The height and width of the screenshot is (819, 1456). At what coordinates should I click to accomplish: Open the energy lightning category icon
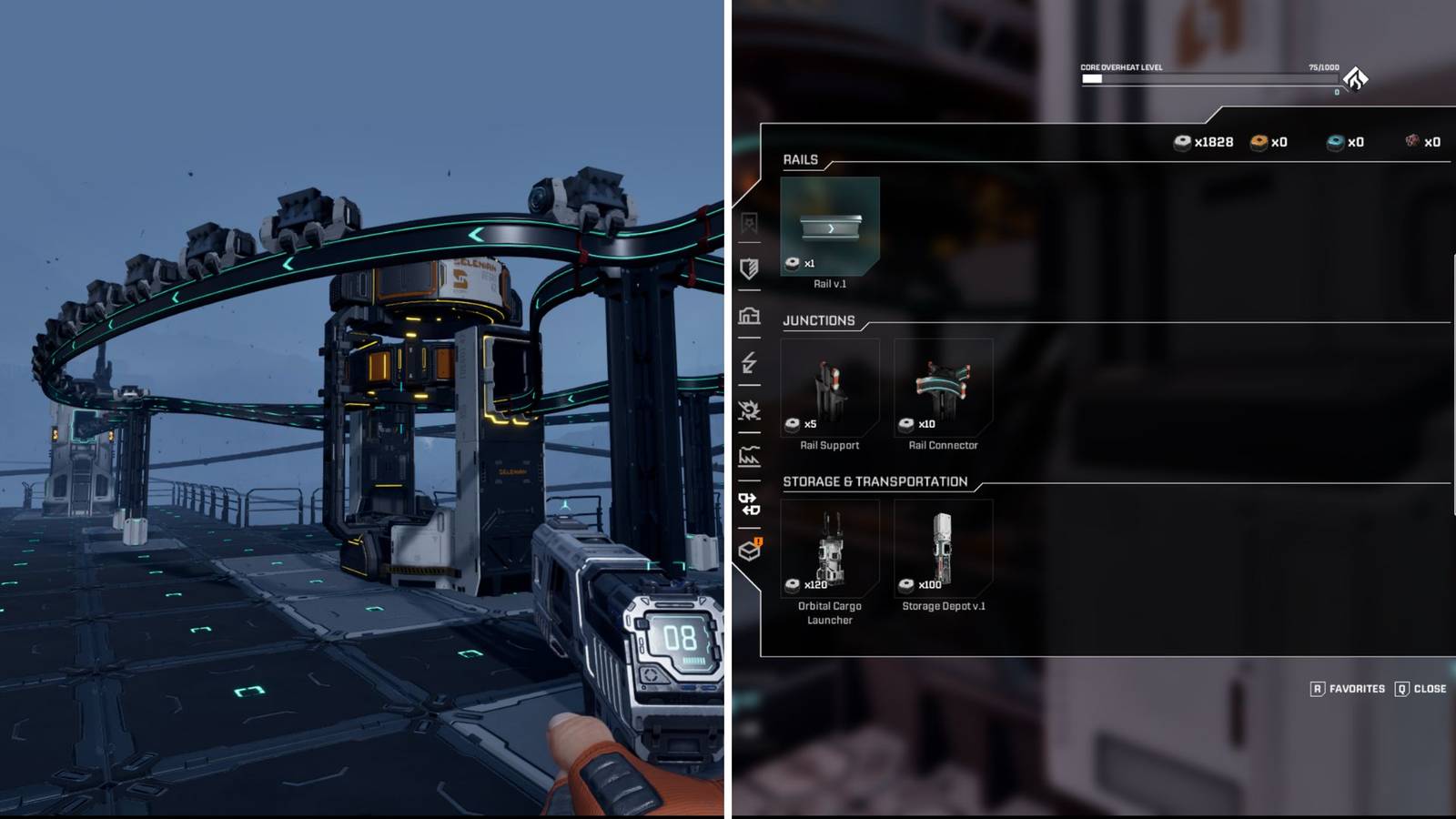click(748, 364)
